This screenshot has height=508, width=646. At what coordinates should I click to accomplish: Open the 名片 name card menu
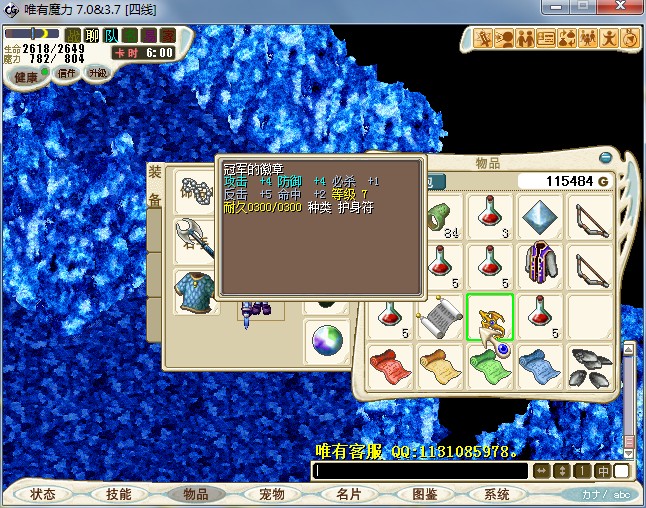click(348, 494)
